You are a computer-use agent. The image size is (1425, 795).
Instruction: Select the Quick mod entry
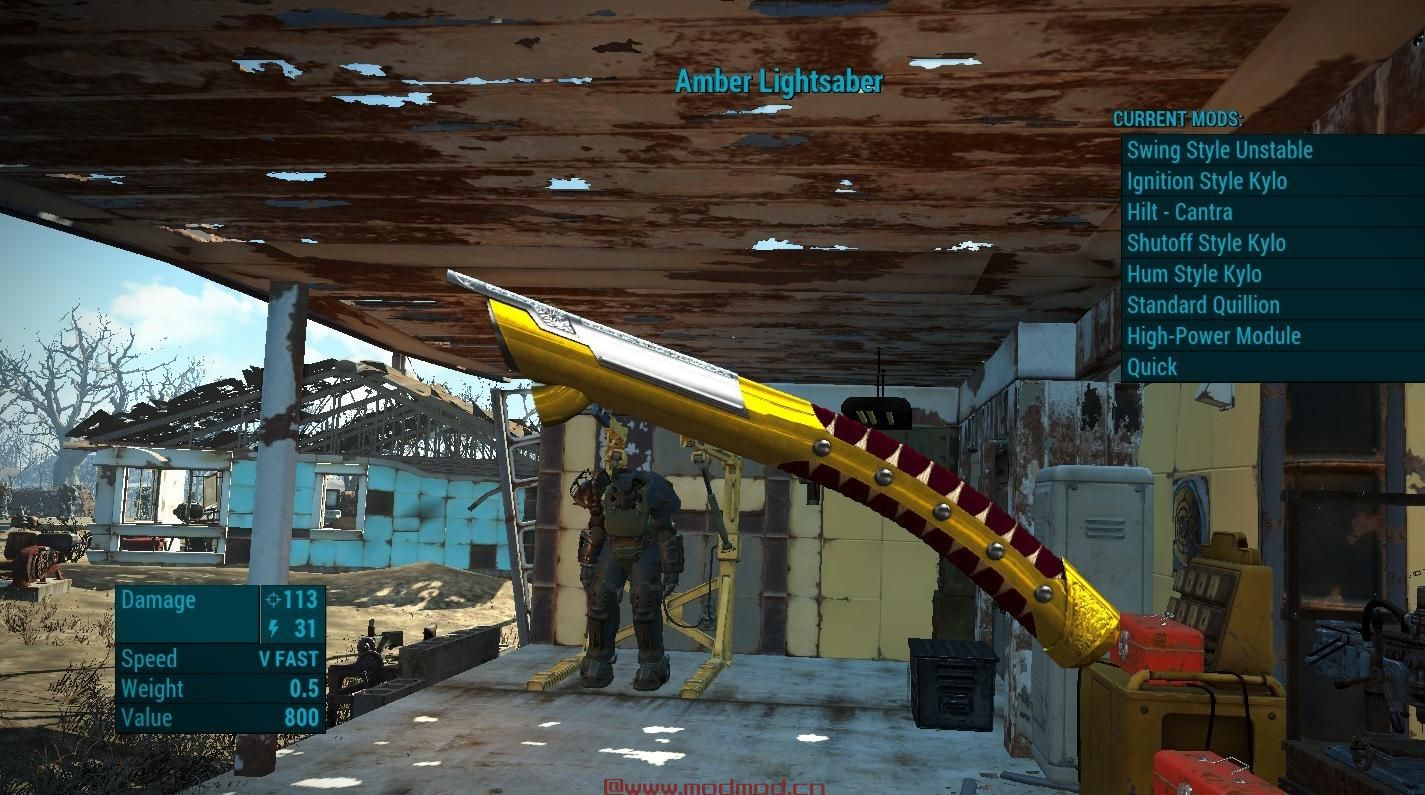tap(1152, 367)
